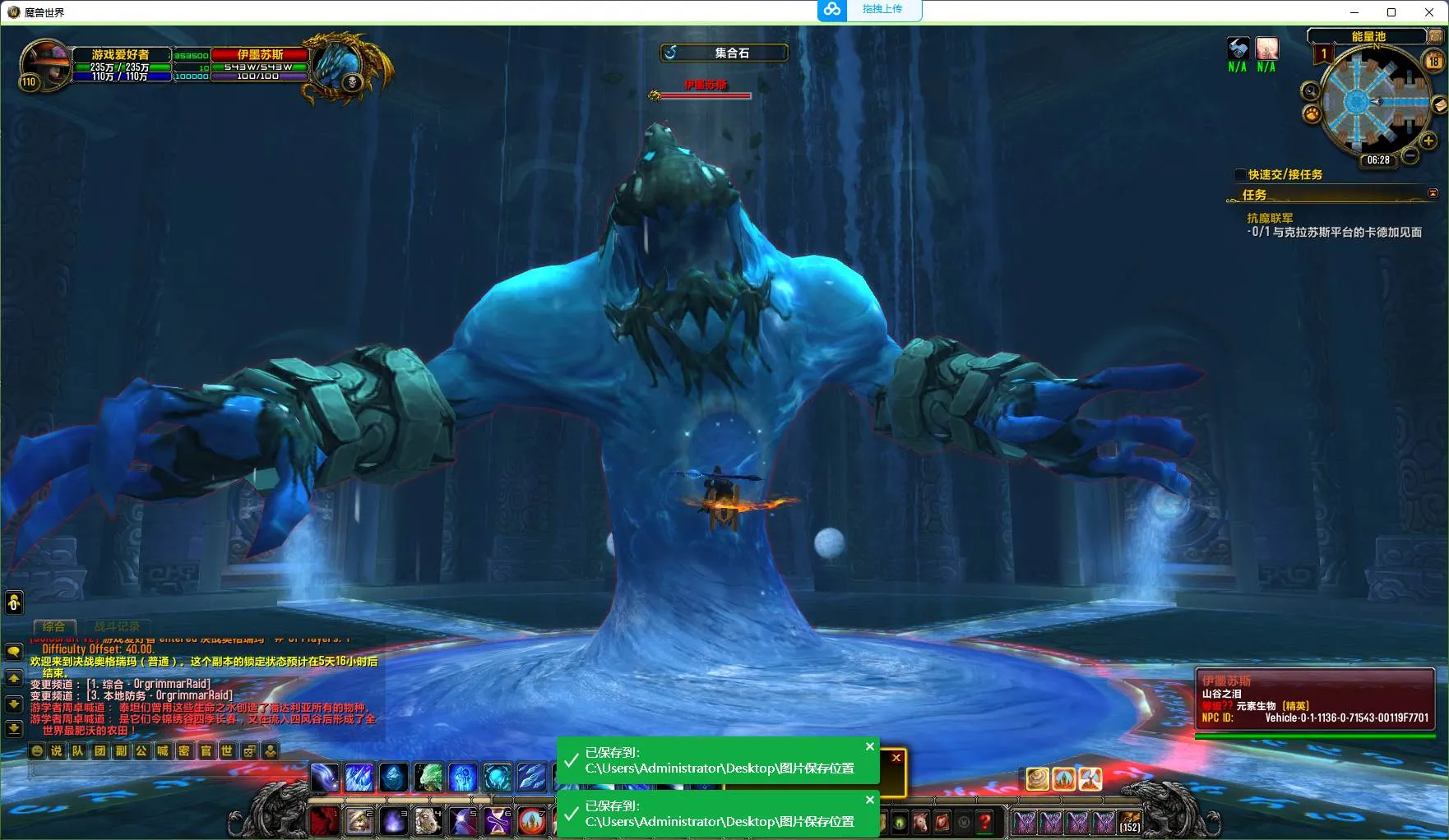Screen dimensions: 1449x840
Task: Collapse the 任务 quest tracker
Action: tap(1433, 193)
